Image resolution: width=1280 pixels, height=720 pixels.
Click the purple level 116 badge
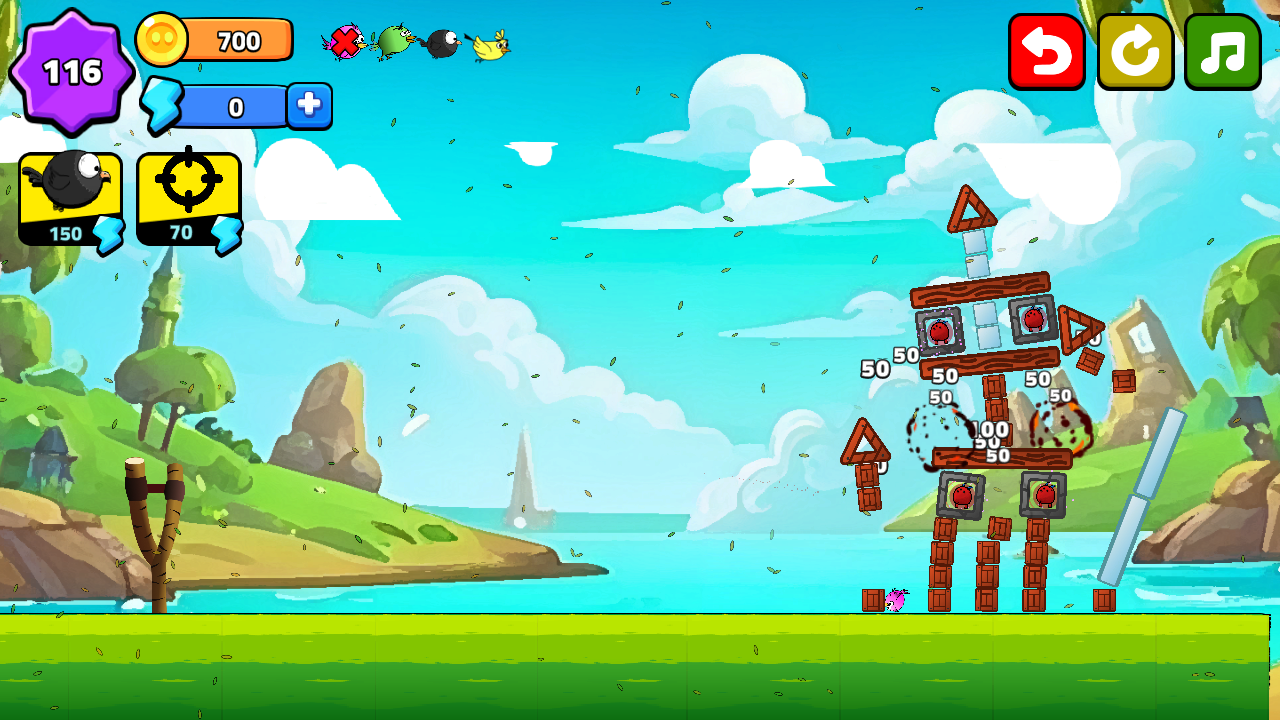coord(70,70)
